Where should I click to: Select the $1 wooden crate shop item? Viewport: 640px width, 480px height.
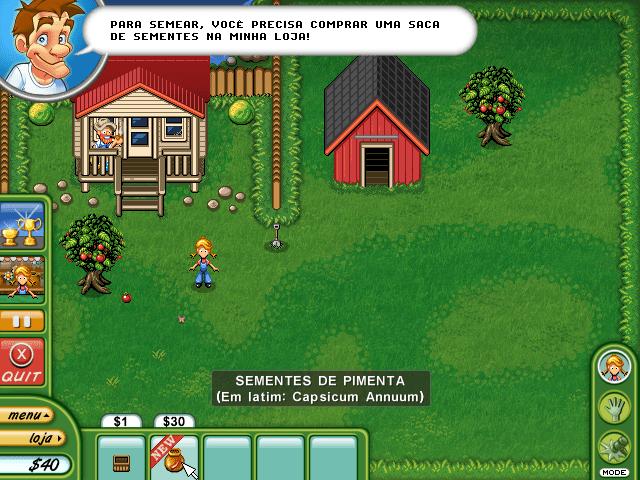click(122, 460)
